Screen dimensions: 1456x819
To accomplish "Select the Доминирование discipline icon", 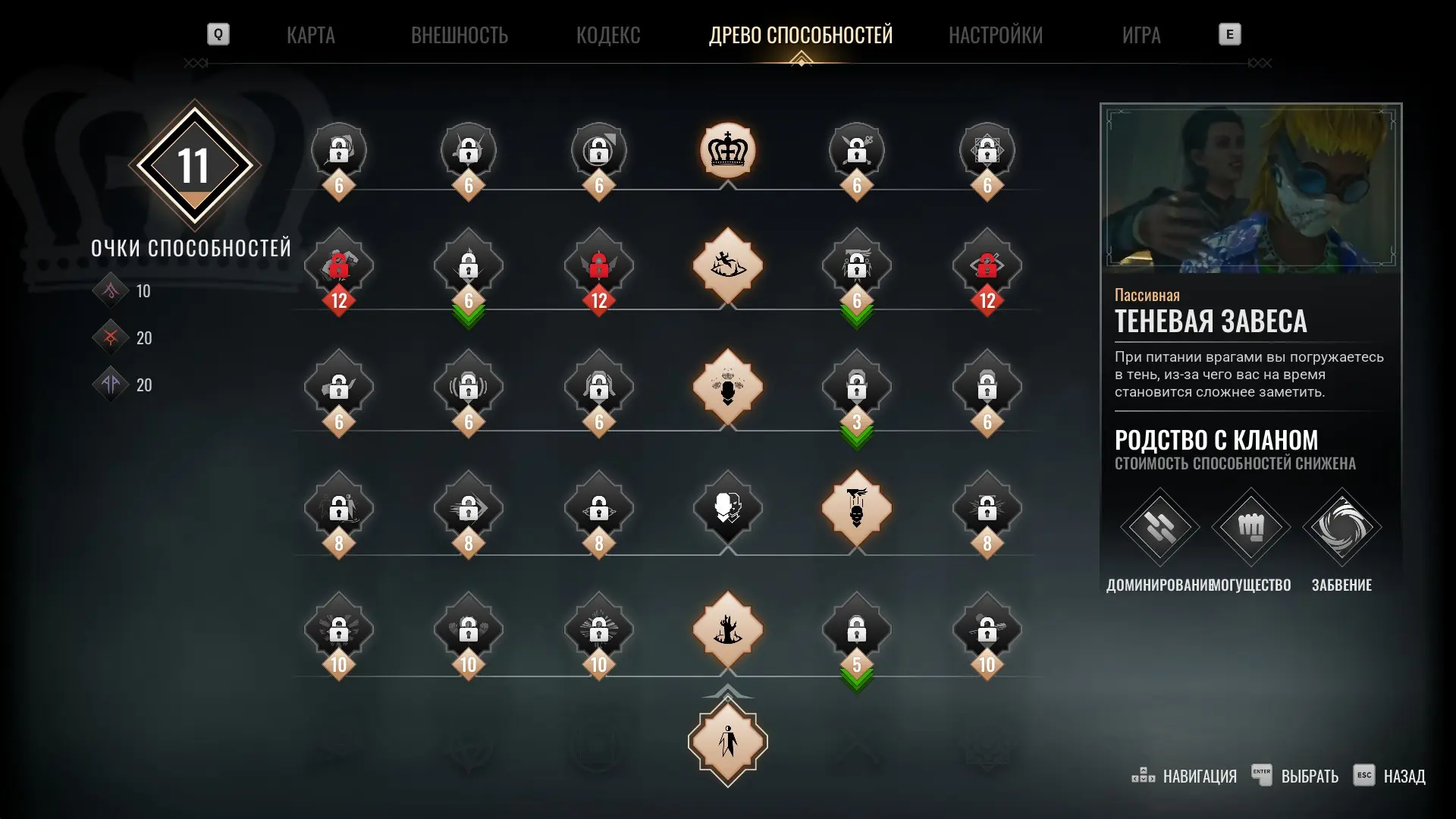I will coord(1159,527).
